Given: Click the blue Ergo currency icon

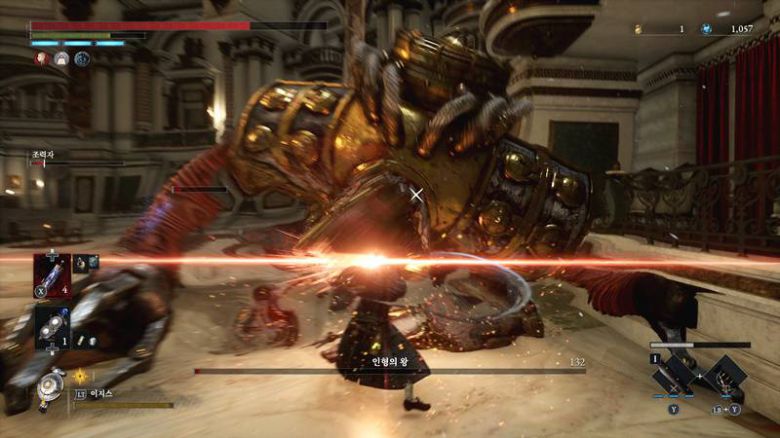Looking at the screenshot, I should point(707,29).
